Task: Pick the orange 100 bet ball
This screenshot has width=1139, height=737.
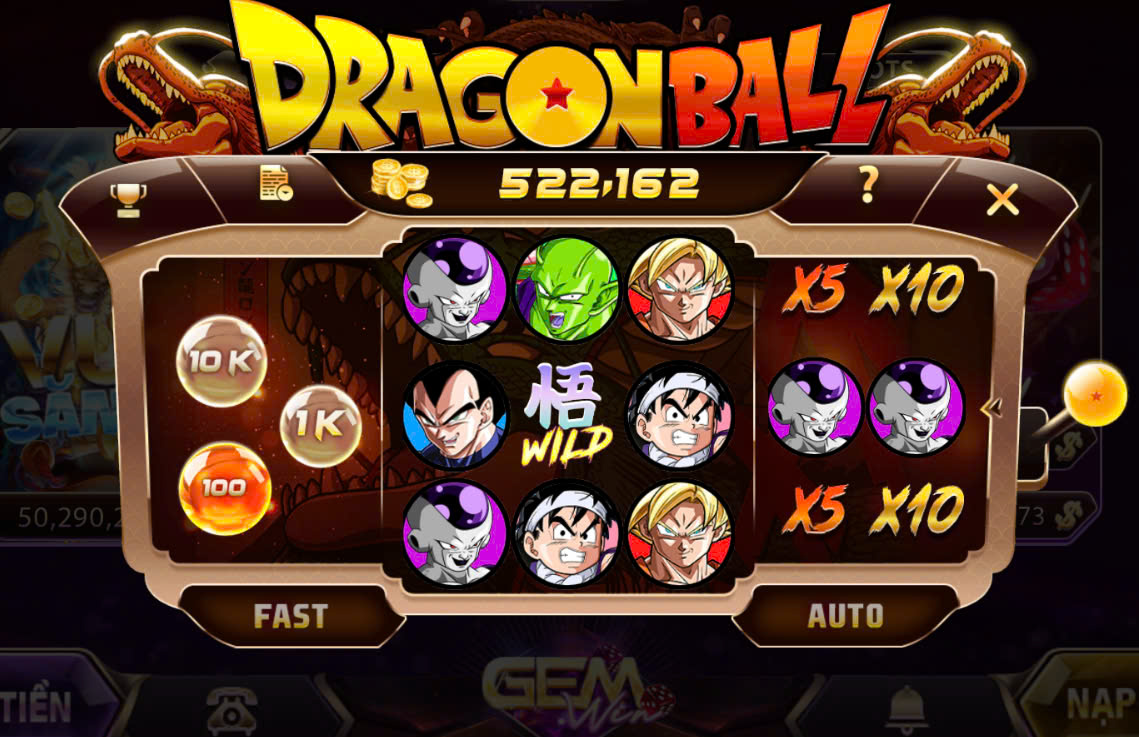Action: [224, 489]
